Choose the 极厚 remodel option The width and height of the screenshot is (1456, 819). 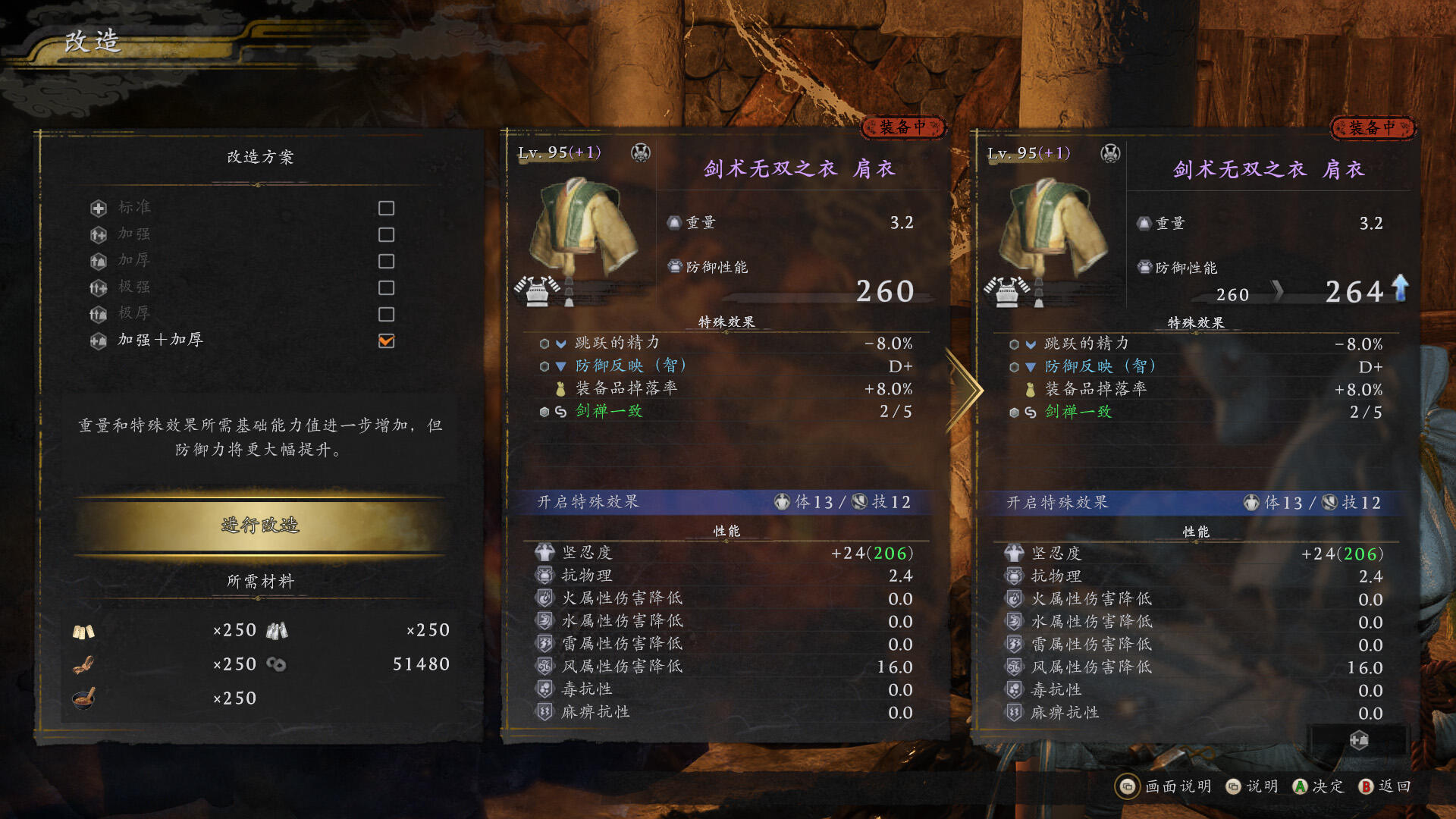(x=135, y=314)
